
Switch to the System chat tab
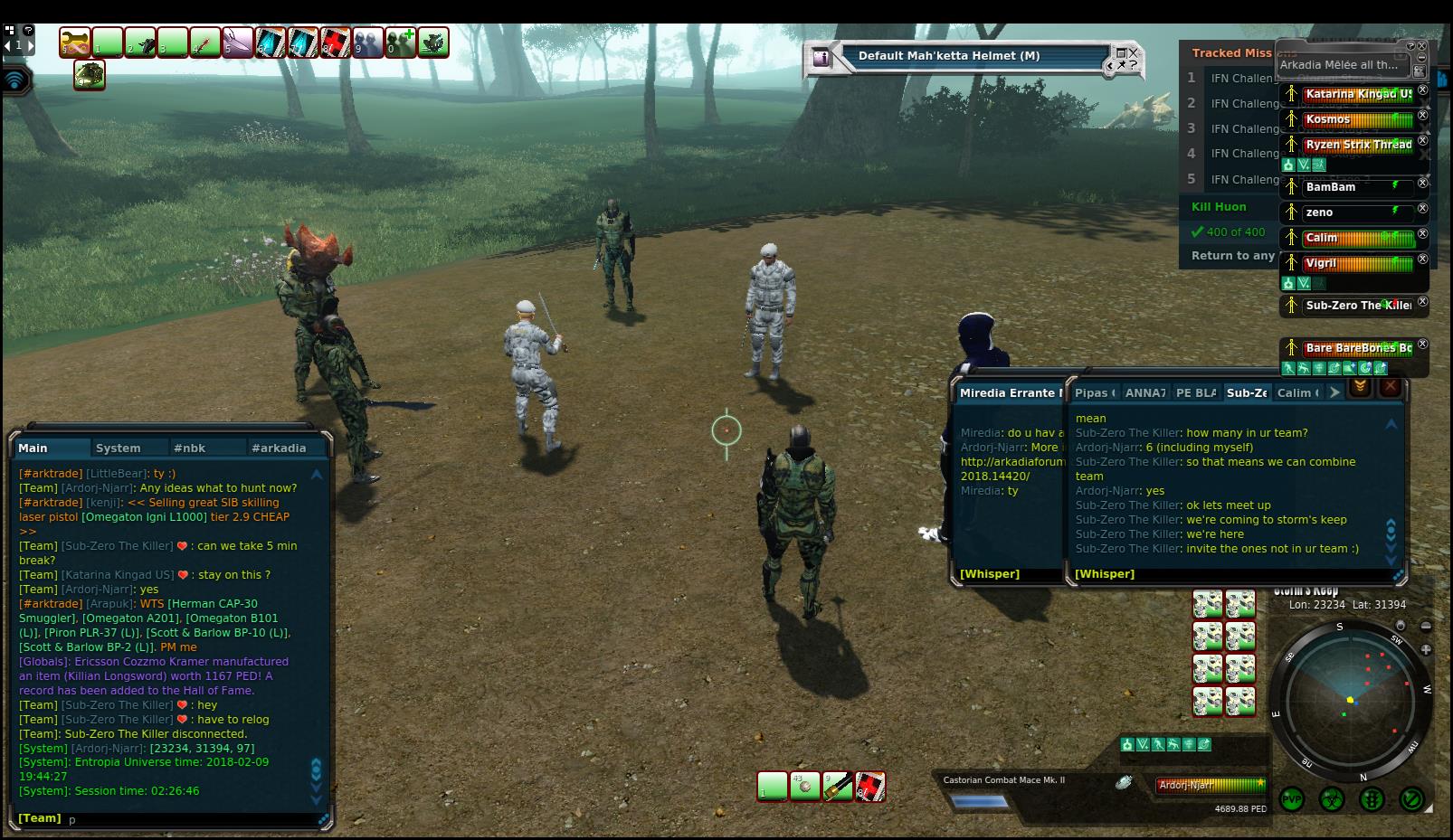tap(119, 448)
